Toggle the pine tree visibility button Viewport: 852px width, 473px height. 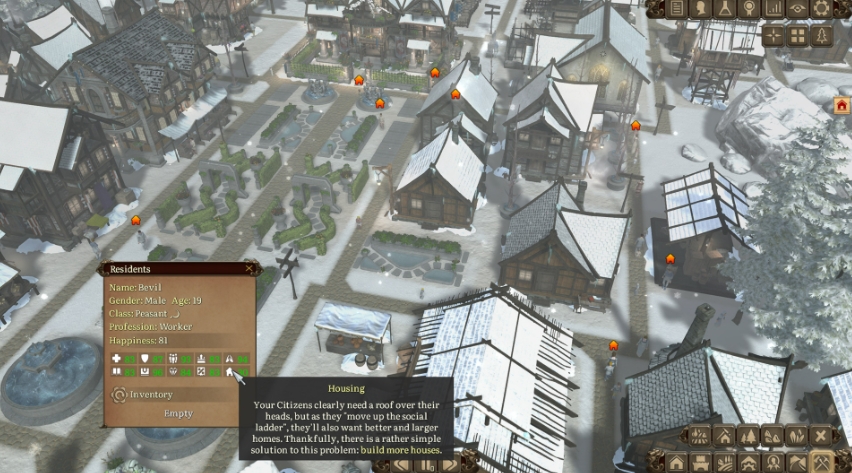(821, 36)
